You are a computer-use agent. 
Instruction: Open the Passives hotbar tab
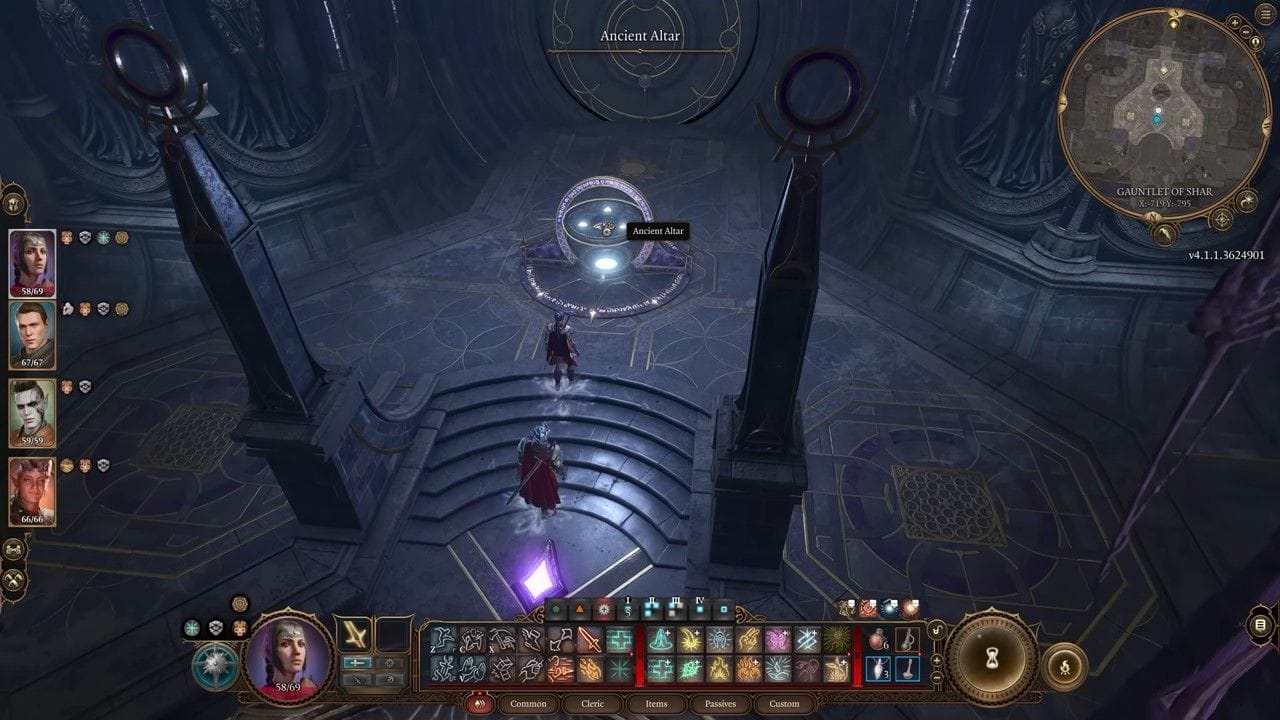(x=719, y=704)
